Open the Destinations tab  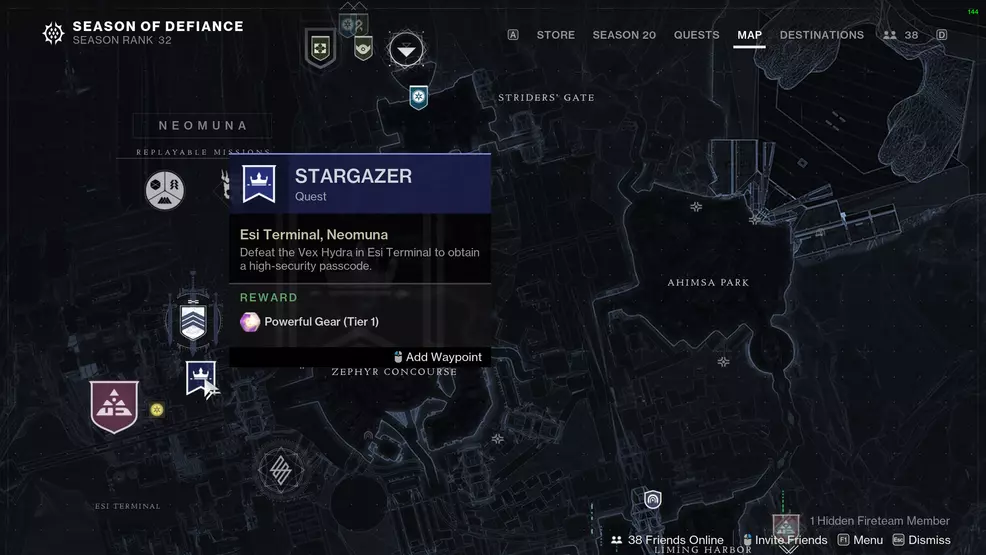point(821,35)
